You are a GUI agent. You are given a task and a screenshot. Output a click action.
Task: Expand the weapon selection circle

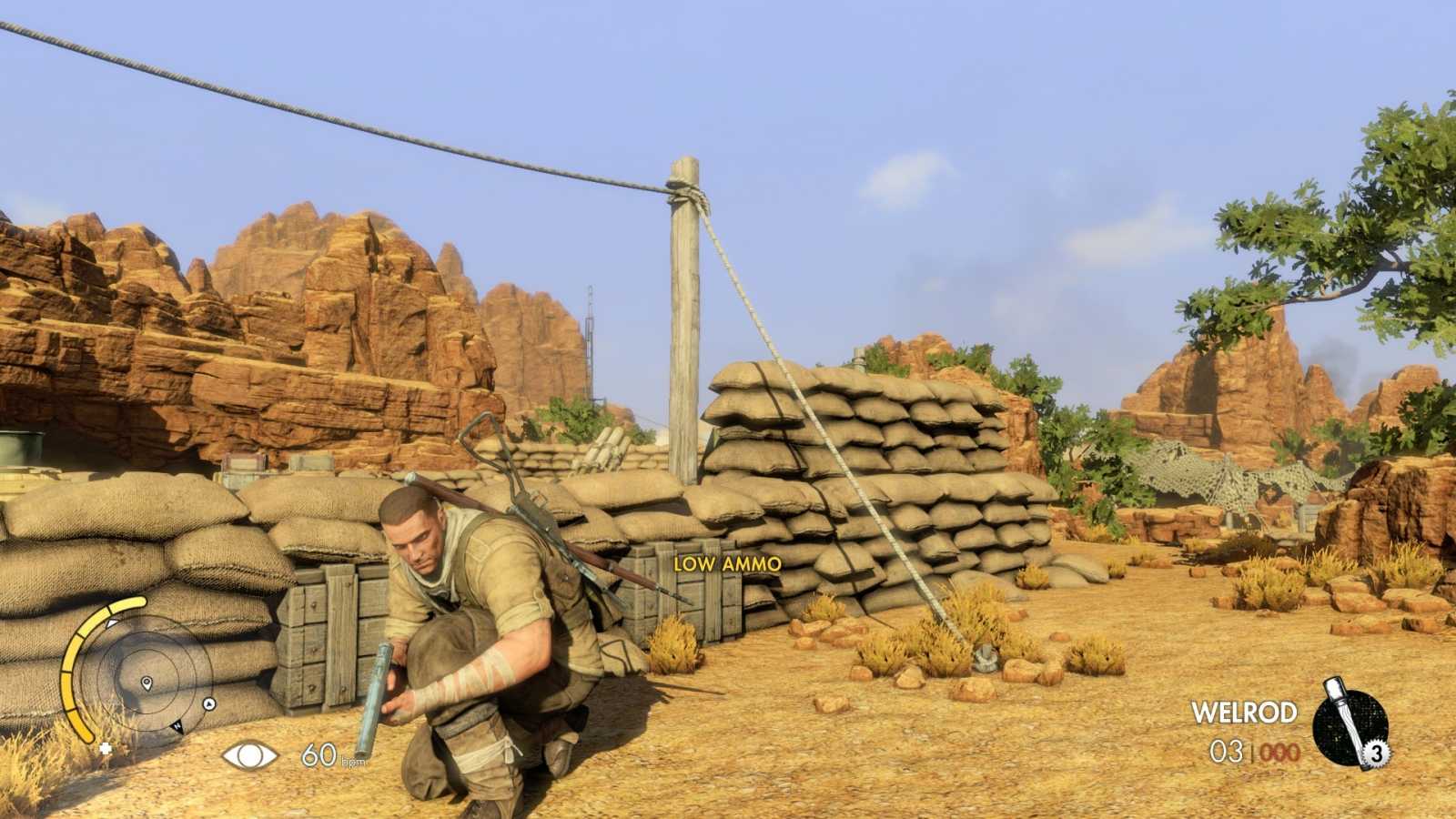tap(1349, 724)
